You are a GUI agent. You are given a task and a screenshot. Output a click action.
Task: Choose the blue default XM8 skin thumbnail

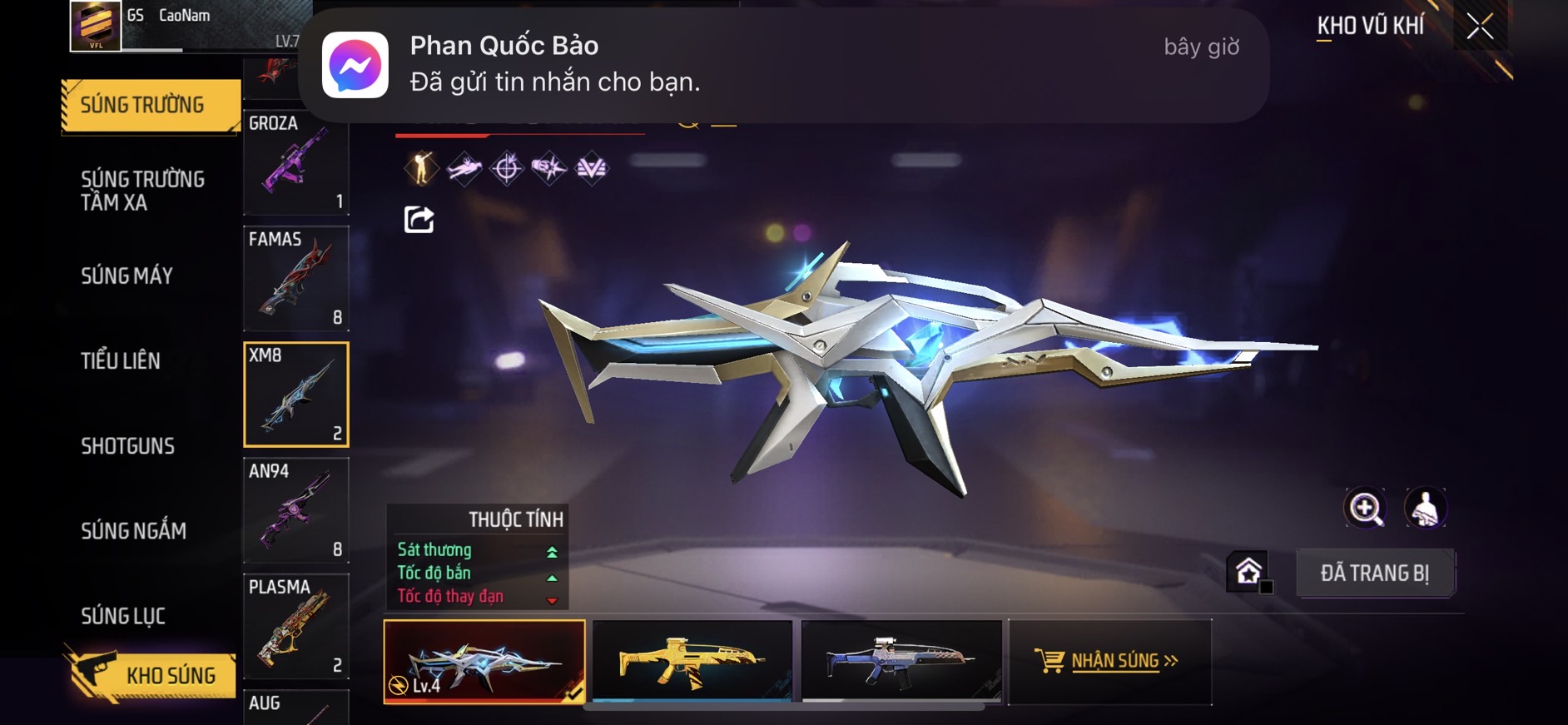click(x=901, y=661)
